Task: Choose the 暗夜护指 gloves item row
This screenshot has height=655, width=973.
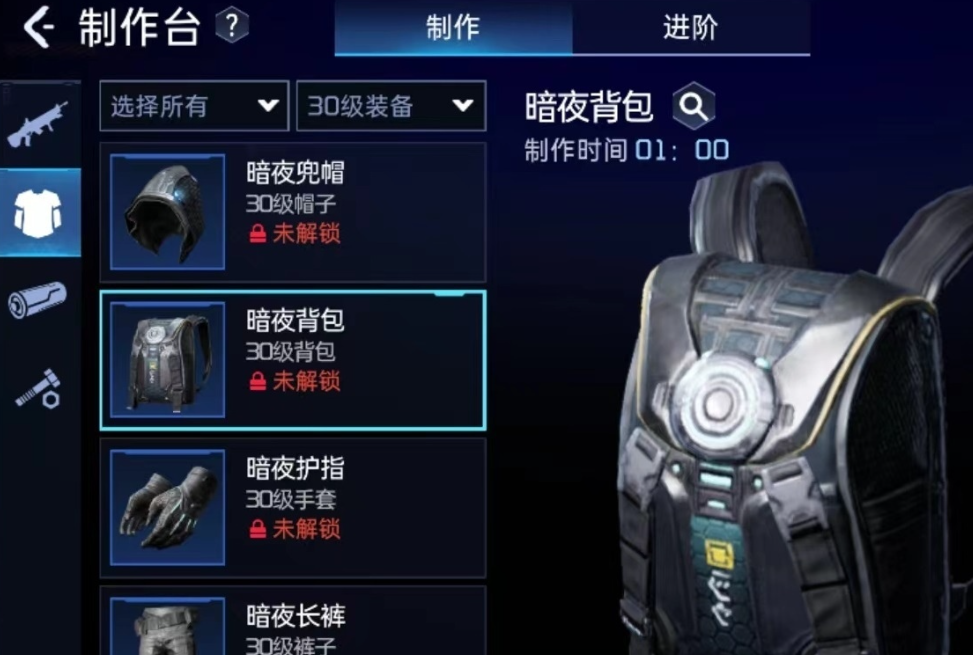Action: [293, 507]
